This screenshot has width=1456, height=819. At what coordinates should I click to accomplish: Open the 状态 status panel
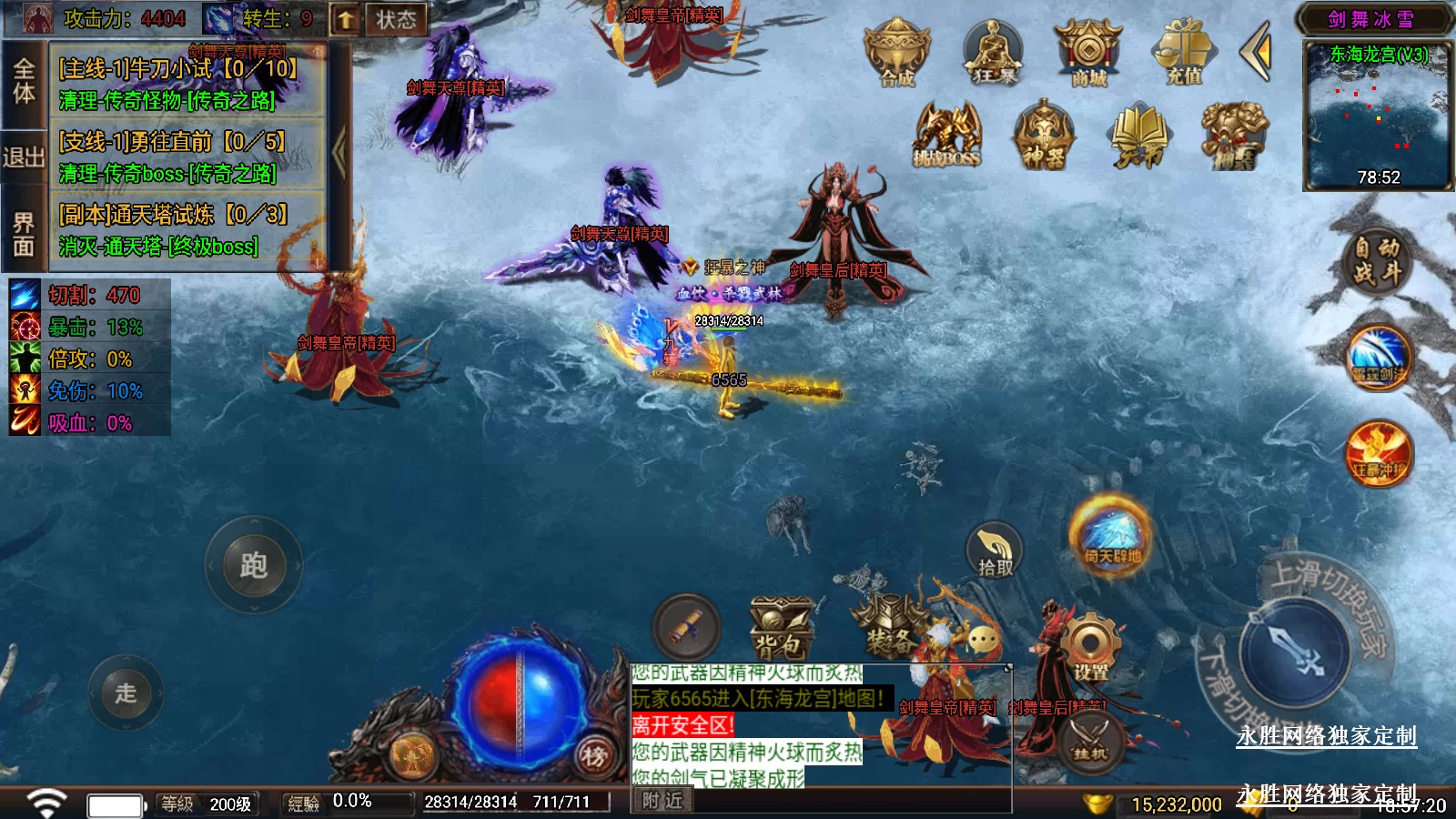[396, 19]
